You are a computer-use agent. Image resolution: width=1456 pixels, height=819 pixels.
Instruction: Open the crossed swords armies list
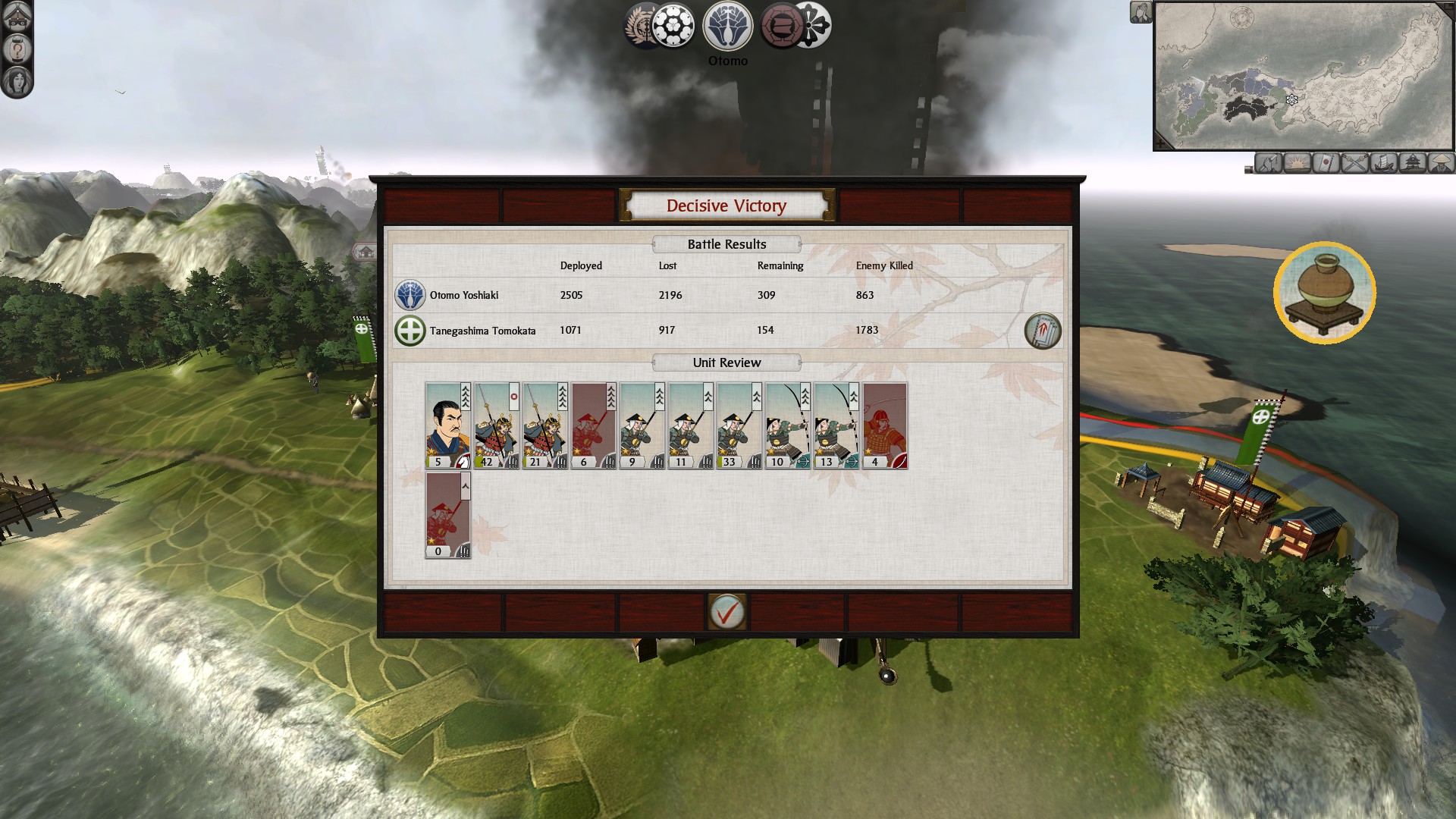pyautogui.click(x=1354, y=163)
